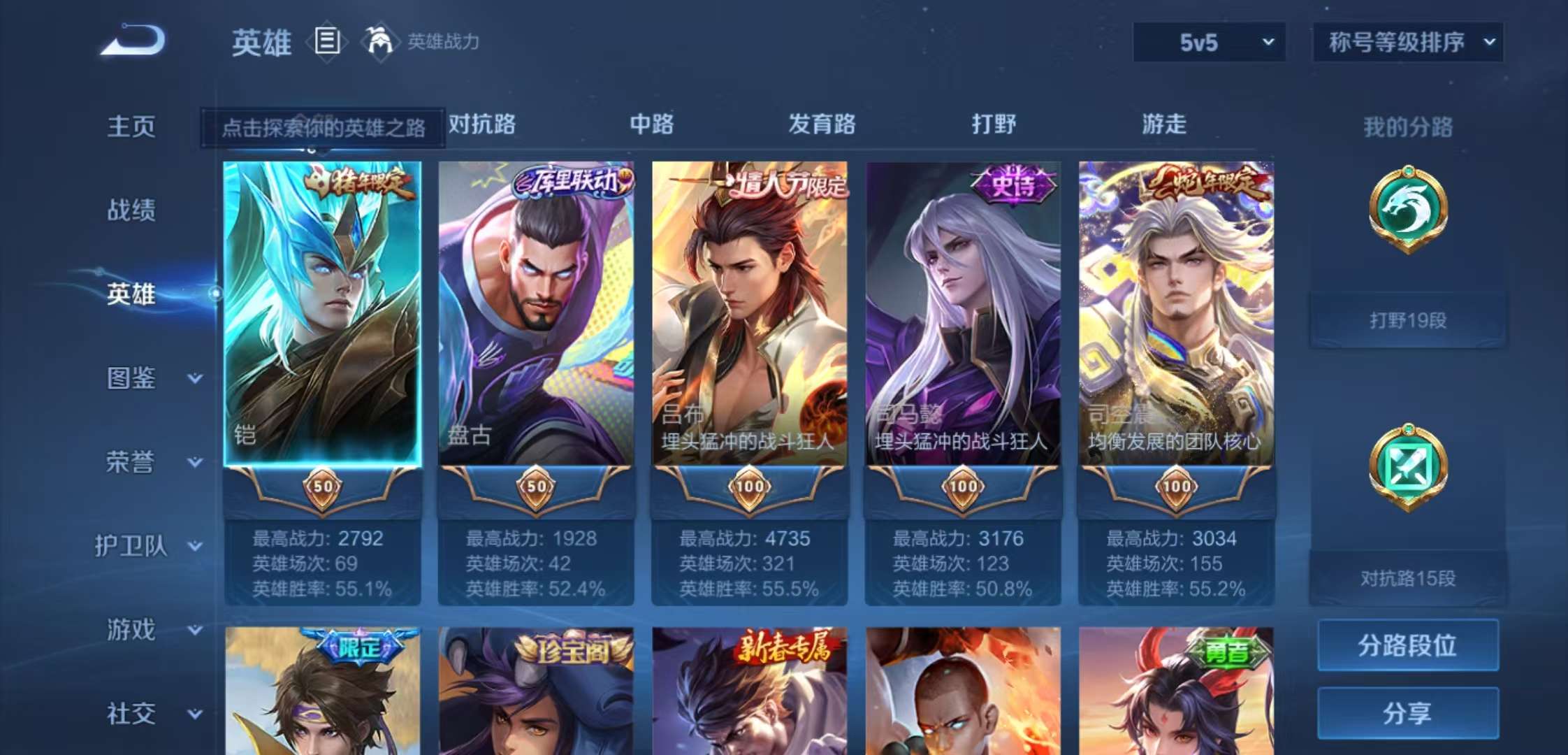
Task: Switch to the 打野 jungle tab
Action: pyautogui.click(x=994, y=124)
